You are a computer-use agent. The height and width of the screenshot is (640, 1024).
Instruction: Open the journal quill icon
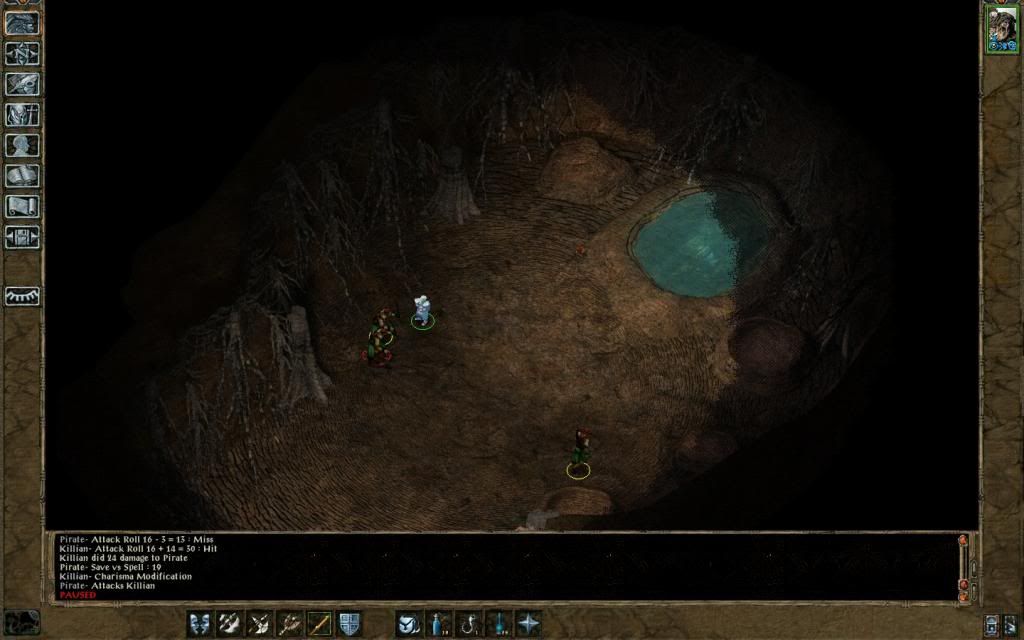[x=22, y=84]
